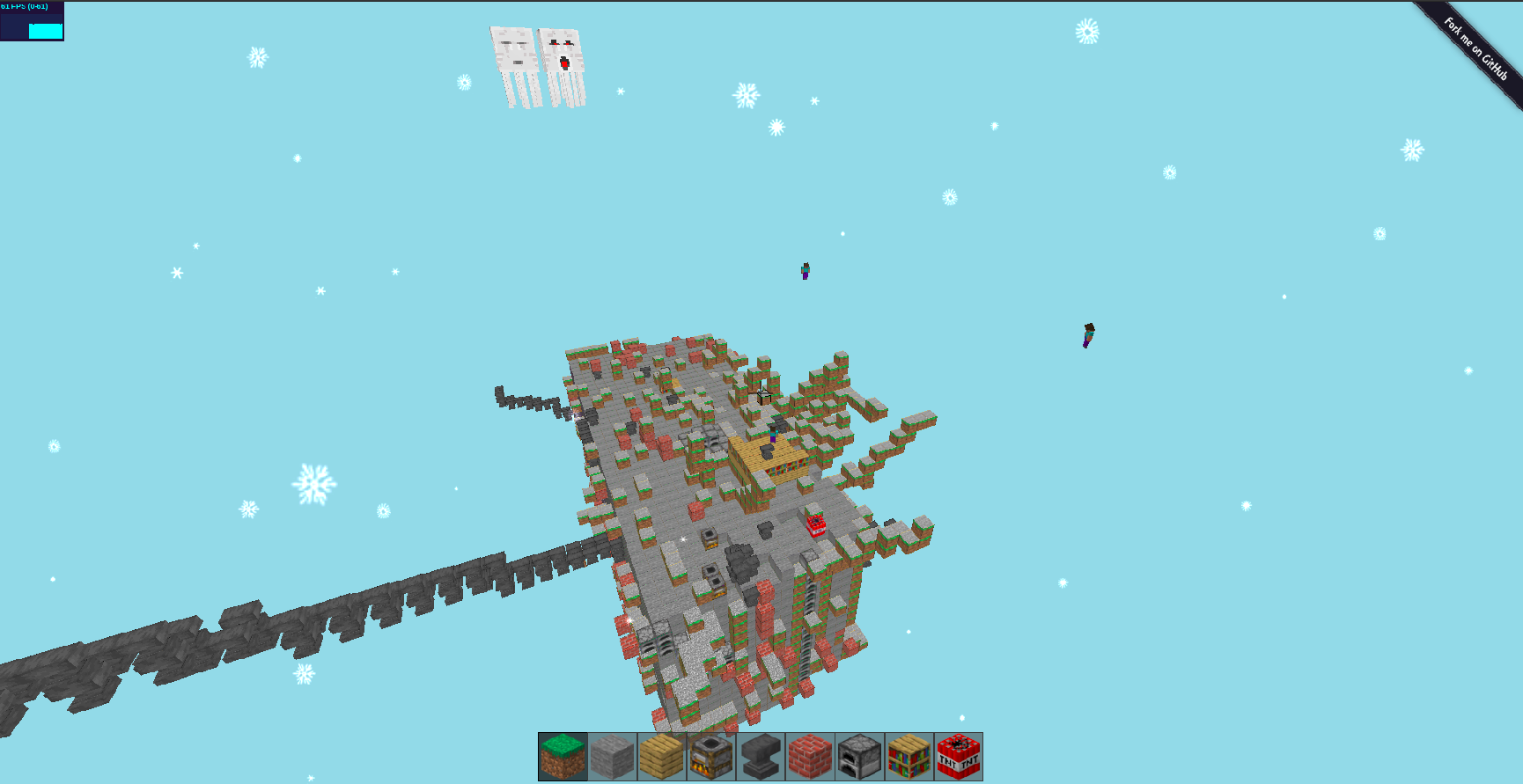Click the player character falling on the right
The image size is (1523, 784).
coord(1089,336)
